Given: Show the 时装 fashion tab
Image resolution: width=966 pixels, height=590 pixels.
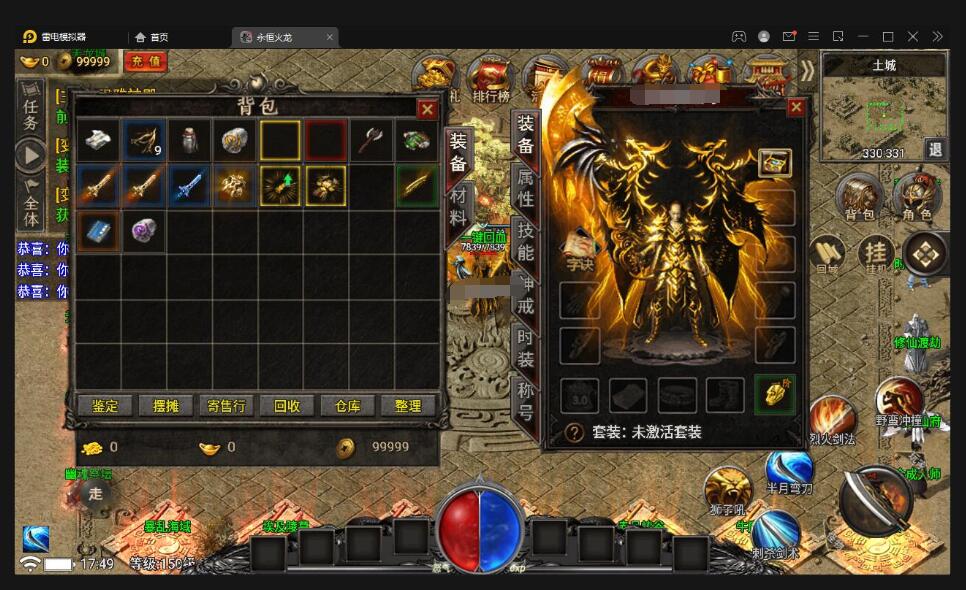Looking at the screenshot, I should (525, 347).
